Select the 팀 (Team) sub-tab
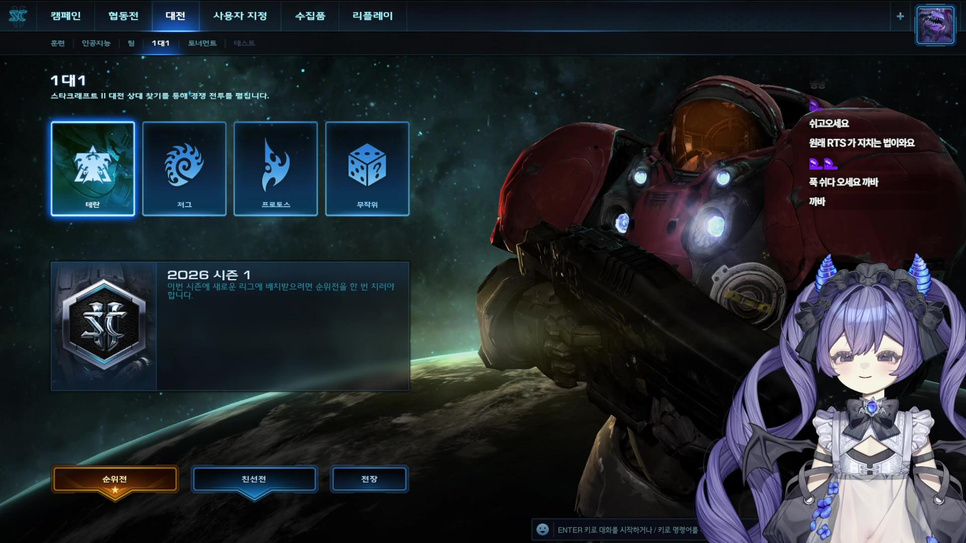This screenshot has height=543, width=966. click(x=131, y=44)
